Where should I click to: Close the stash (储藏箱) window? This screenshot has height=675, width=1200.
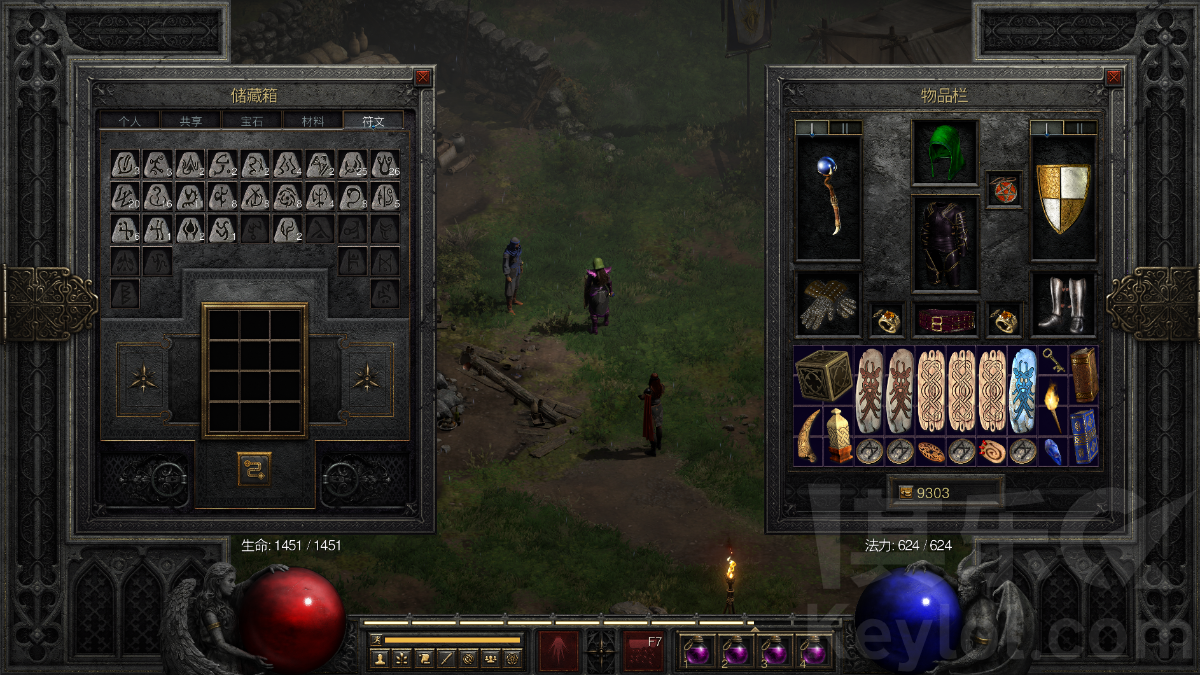[423, 77]
